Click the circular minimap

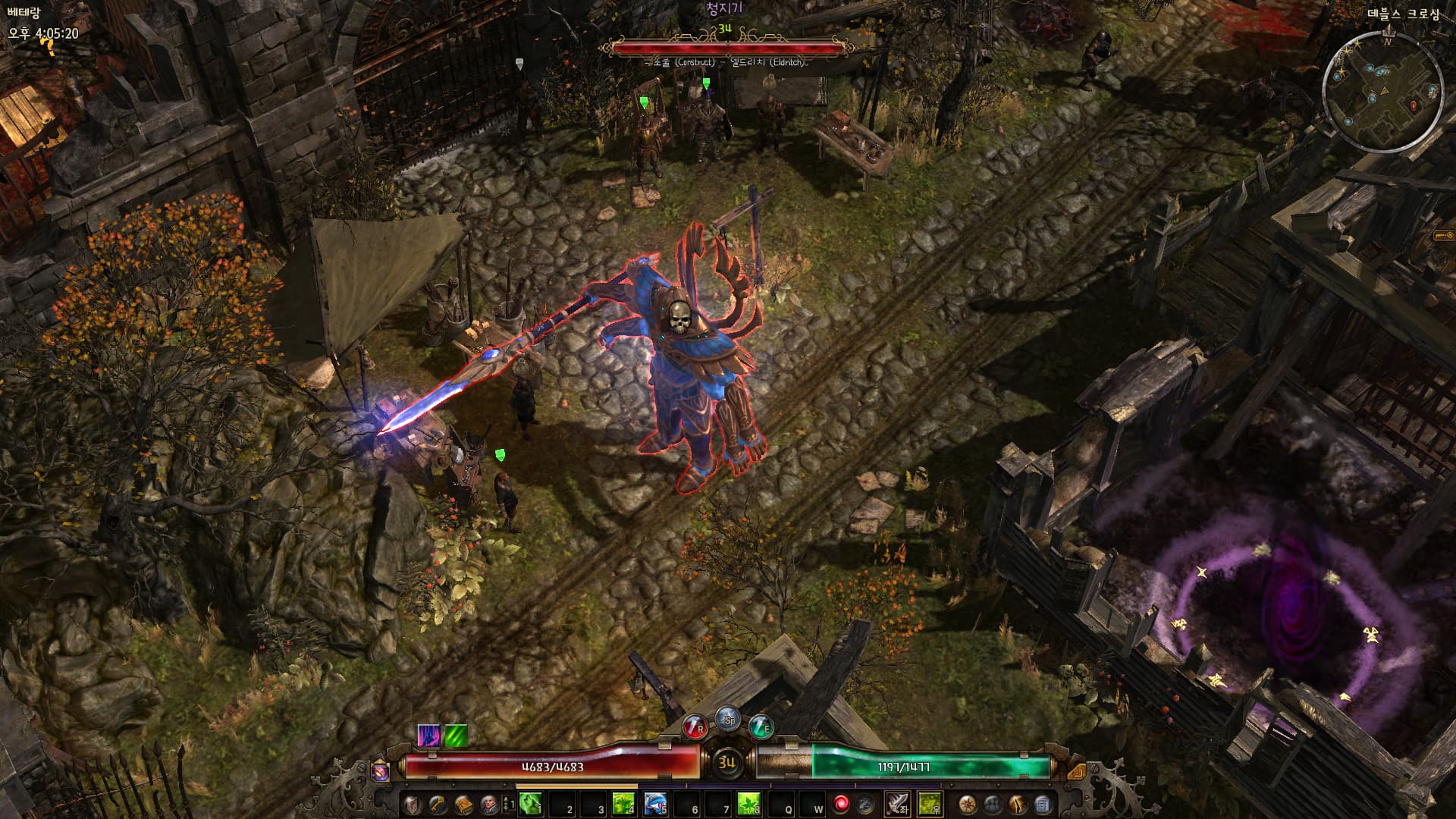(1382, 90)
